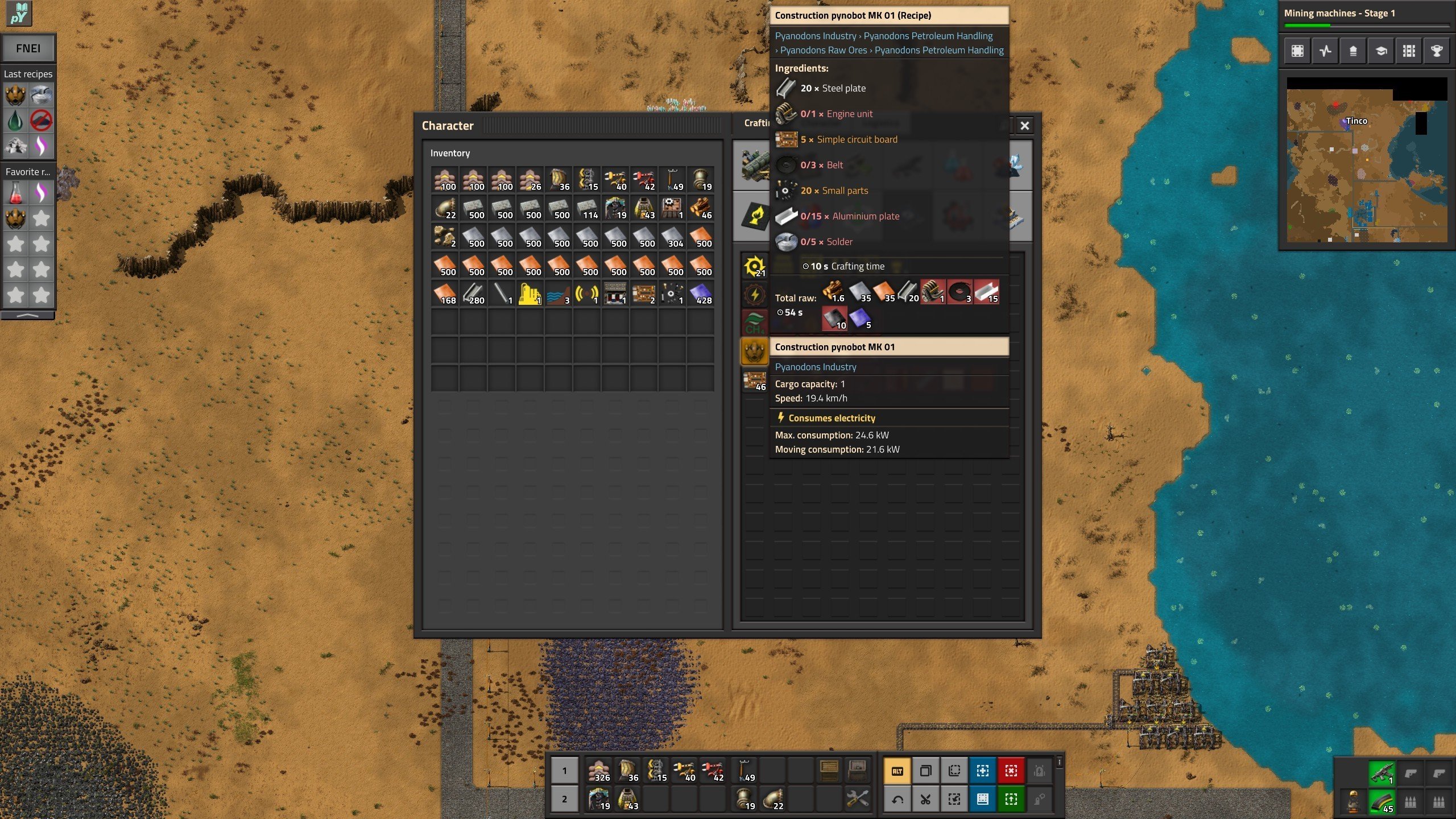The width and height of the screenshot is (1456, 819).
Task: Pick the copy tool next to ALT toggle
Action: [925, 770]
